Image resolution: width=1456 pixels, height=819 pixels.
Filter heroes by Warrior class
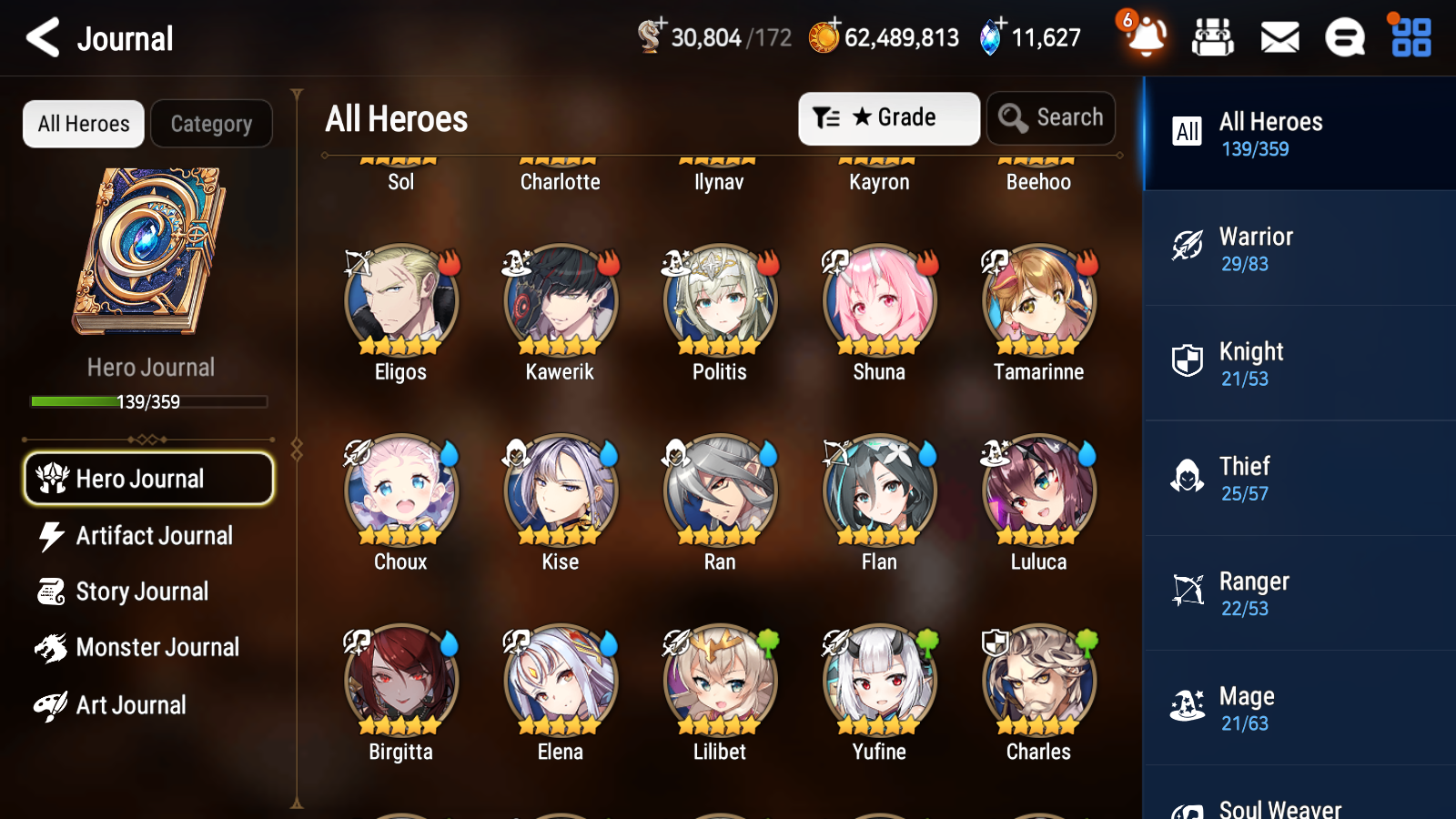[1299, 248]
